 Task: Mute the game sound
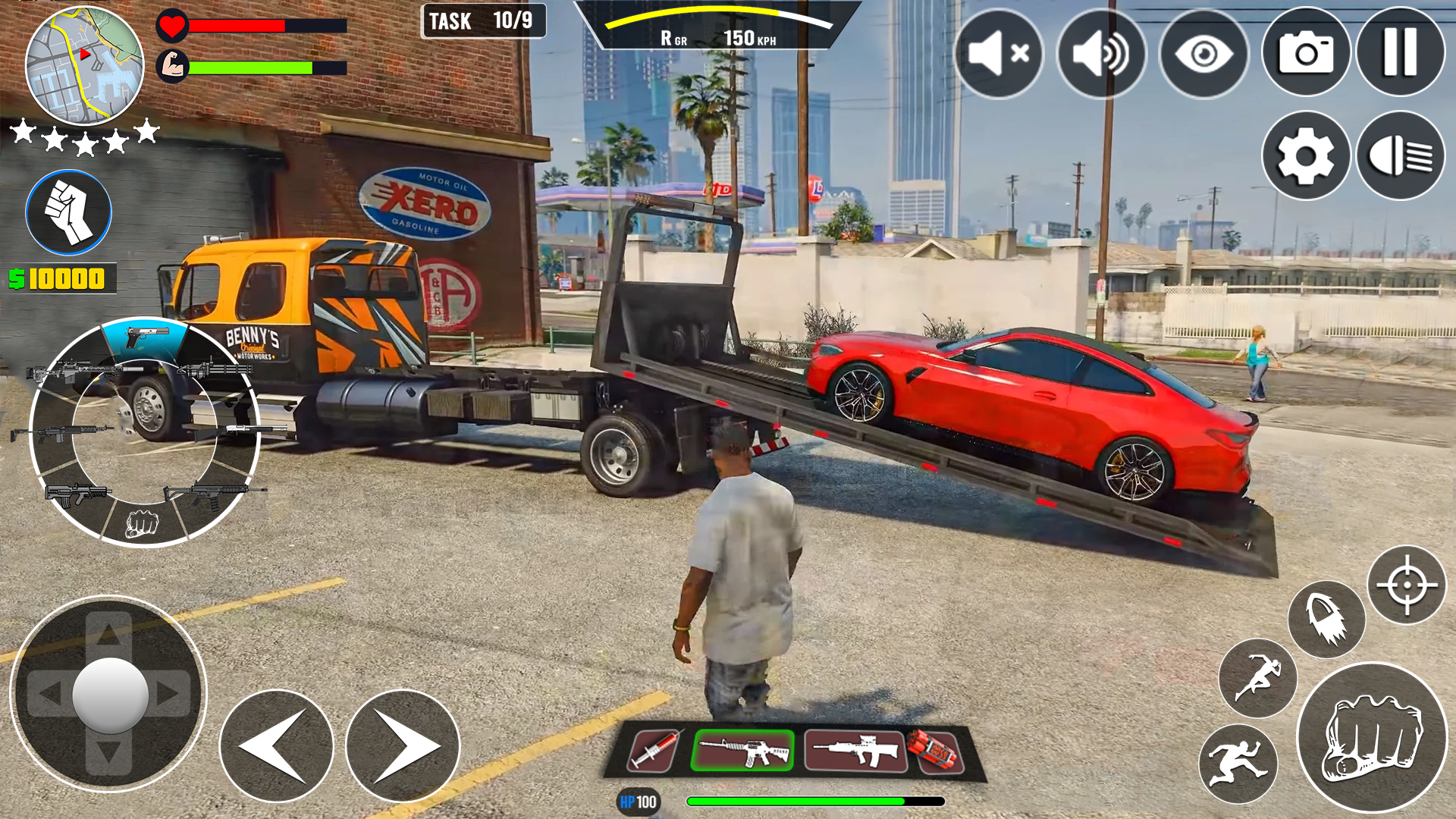click(x=999, y=53)
